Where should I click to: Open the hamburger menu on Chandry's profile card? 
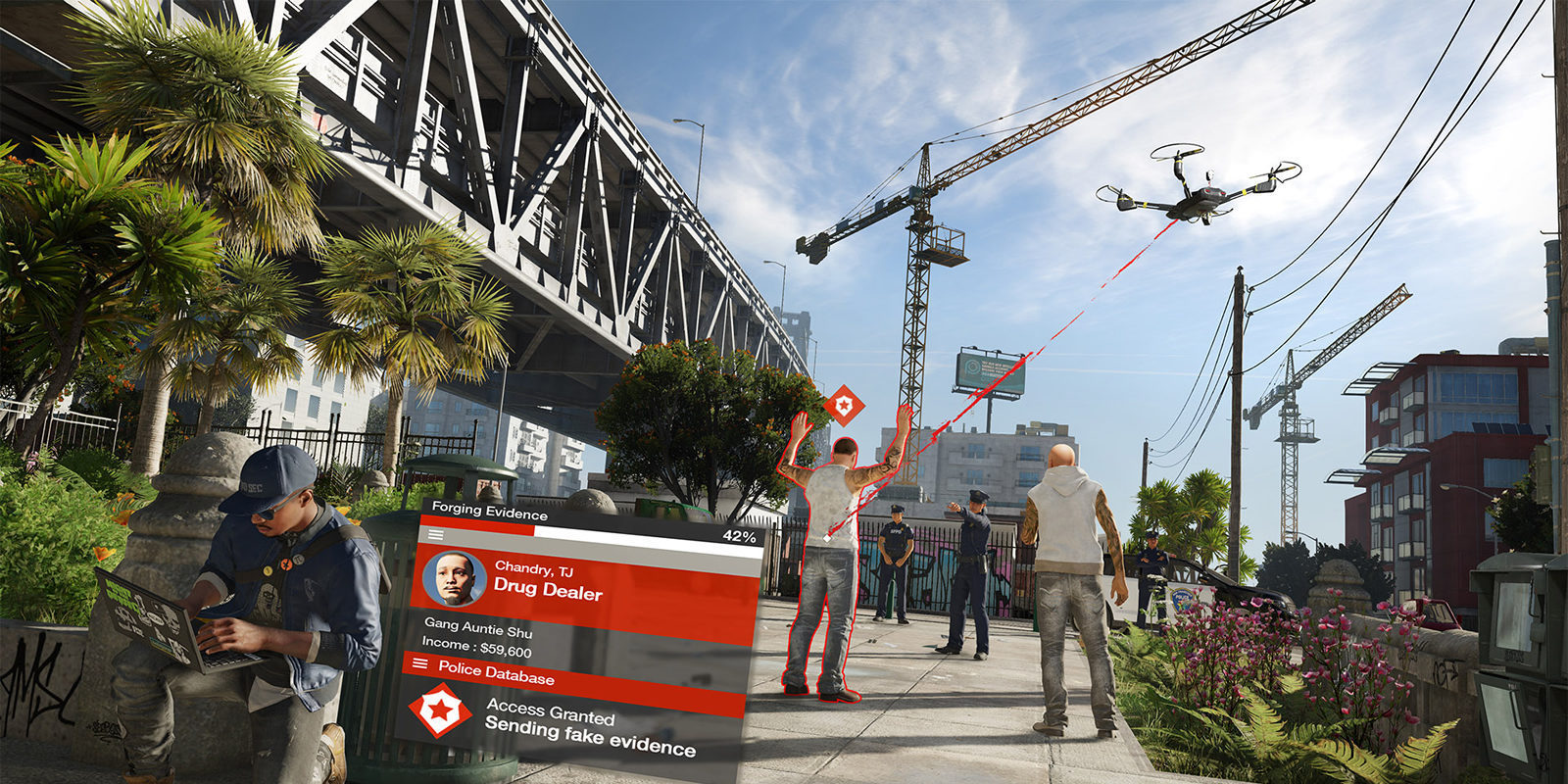(435, 534)
